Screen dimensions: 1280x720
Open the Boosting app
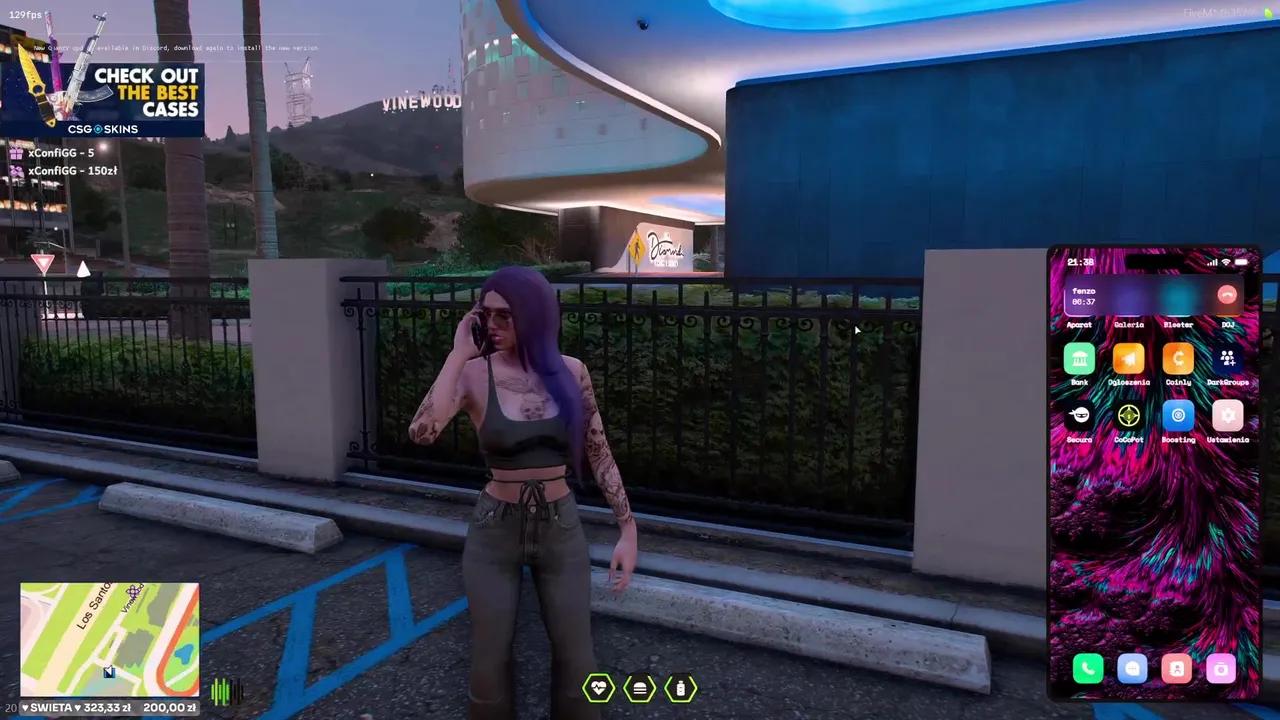pos(1178,415)
